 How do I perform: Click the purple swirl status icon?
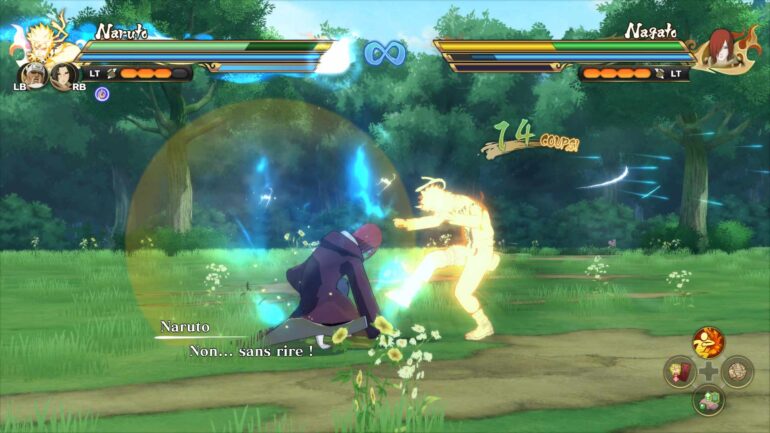(102, 93)
